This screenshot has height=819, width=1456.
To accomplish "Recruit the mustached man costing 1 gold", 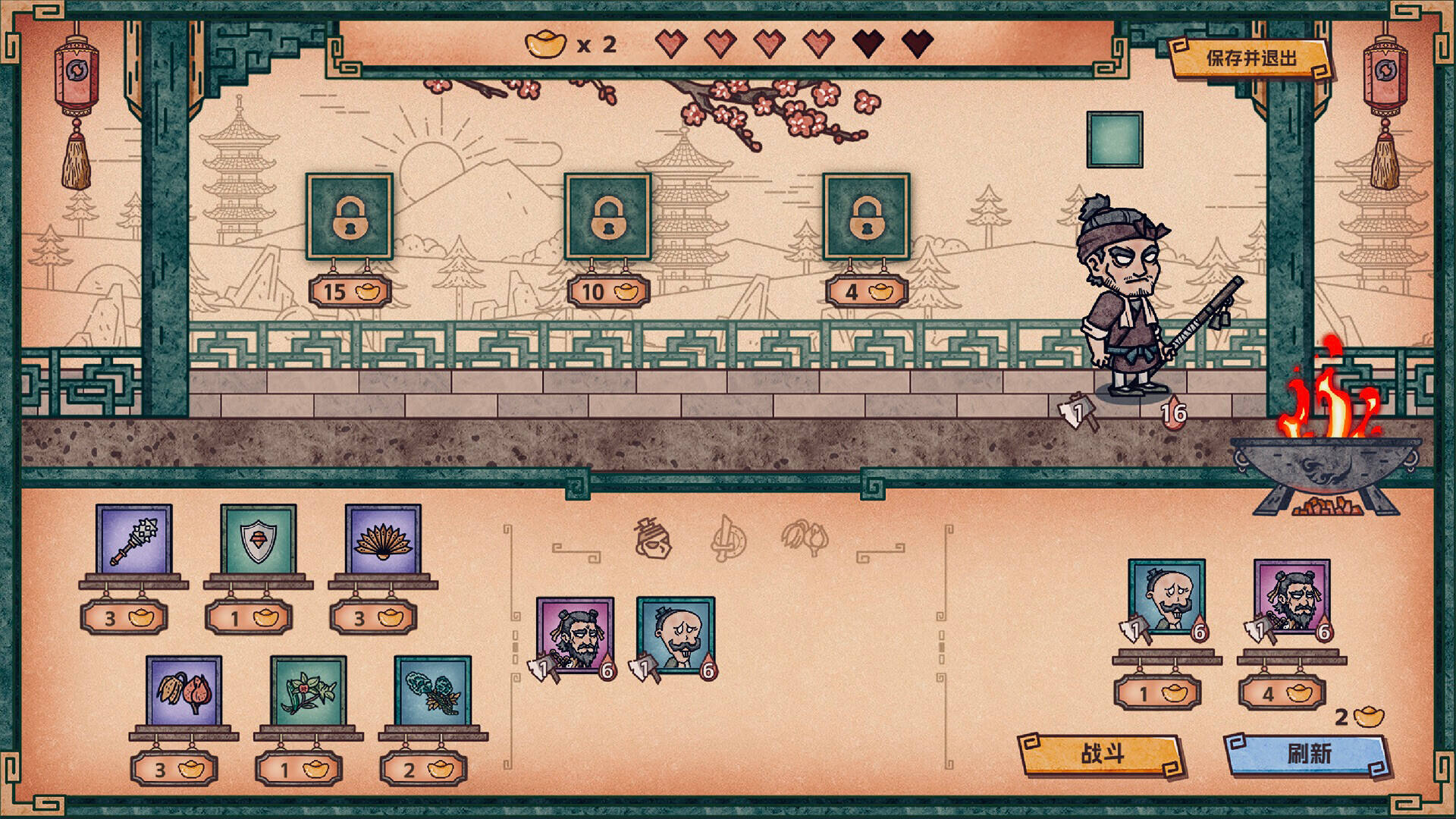I will click(1166, 597).
